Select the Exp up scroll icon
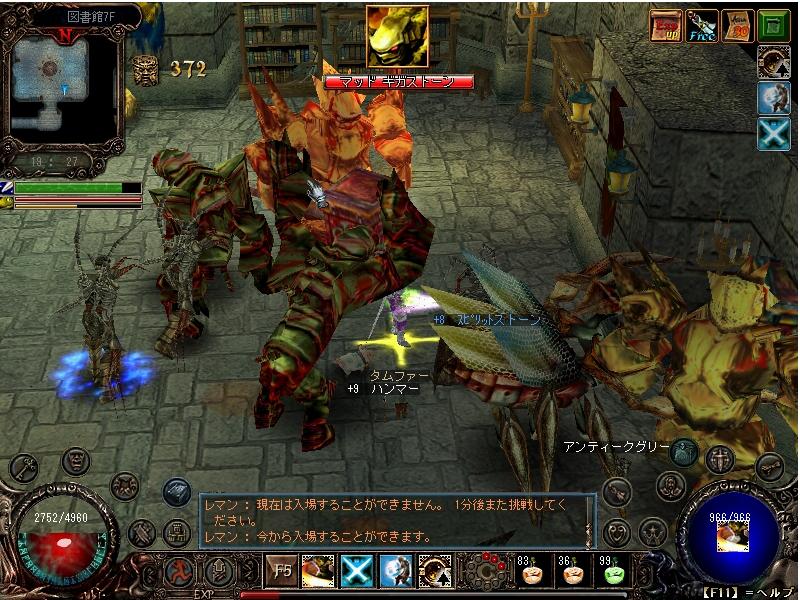This screenshot has width=800, height=600. click(666, 25)
